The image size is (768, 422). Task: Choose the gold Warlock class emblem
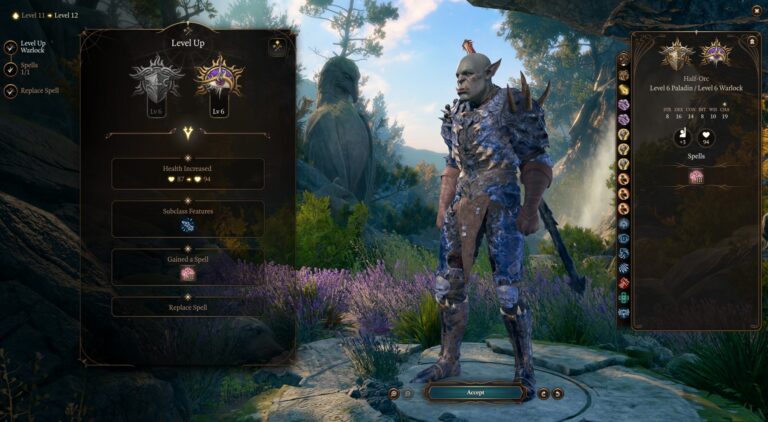coord(218,81)
